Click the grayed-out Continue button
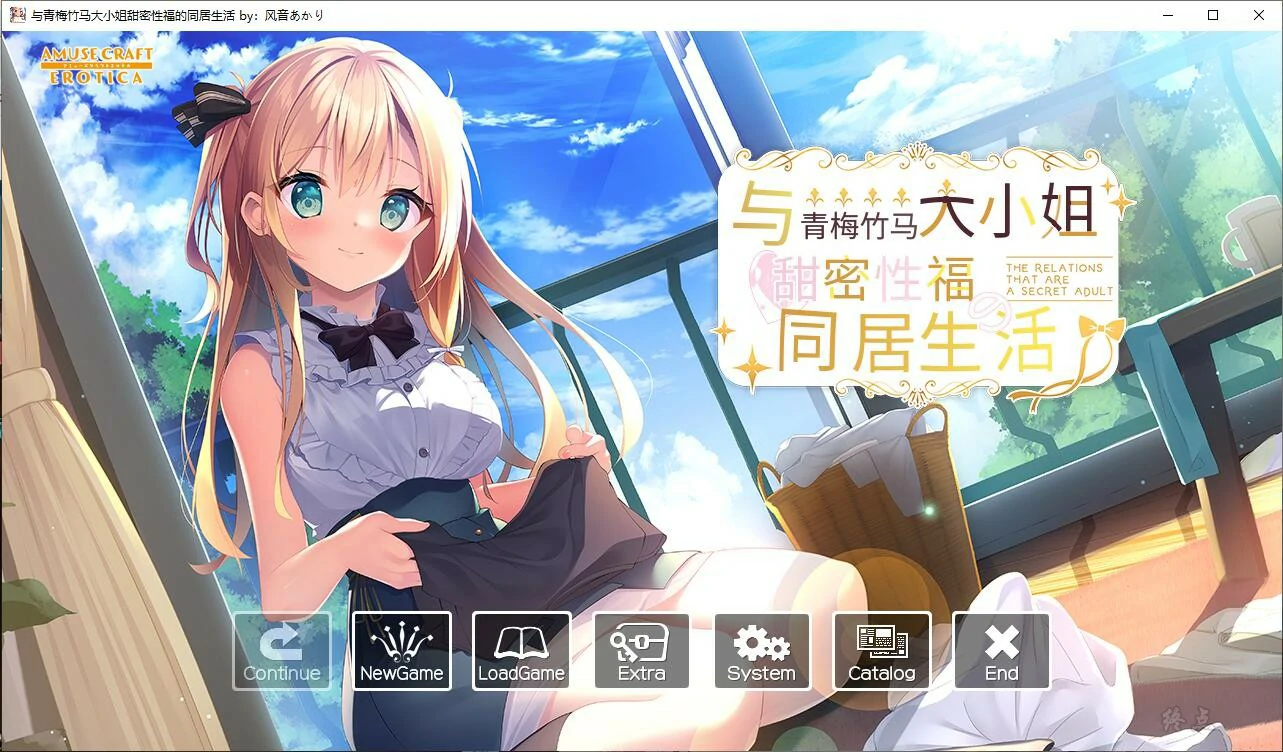 click(x=281, y=651)
